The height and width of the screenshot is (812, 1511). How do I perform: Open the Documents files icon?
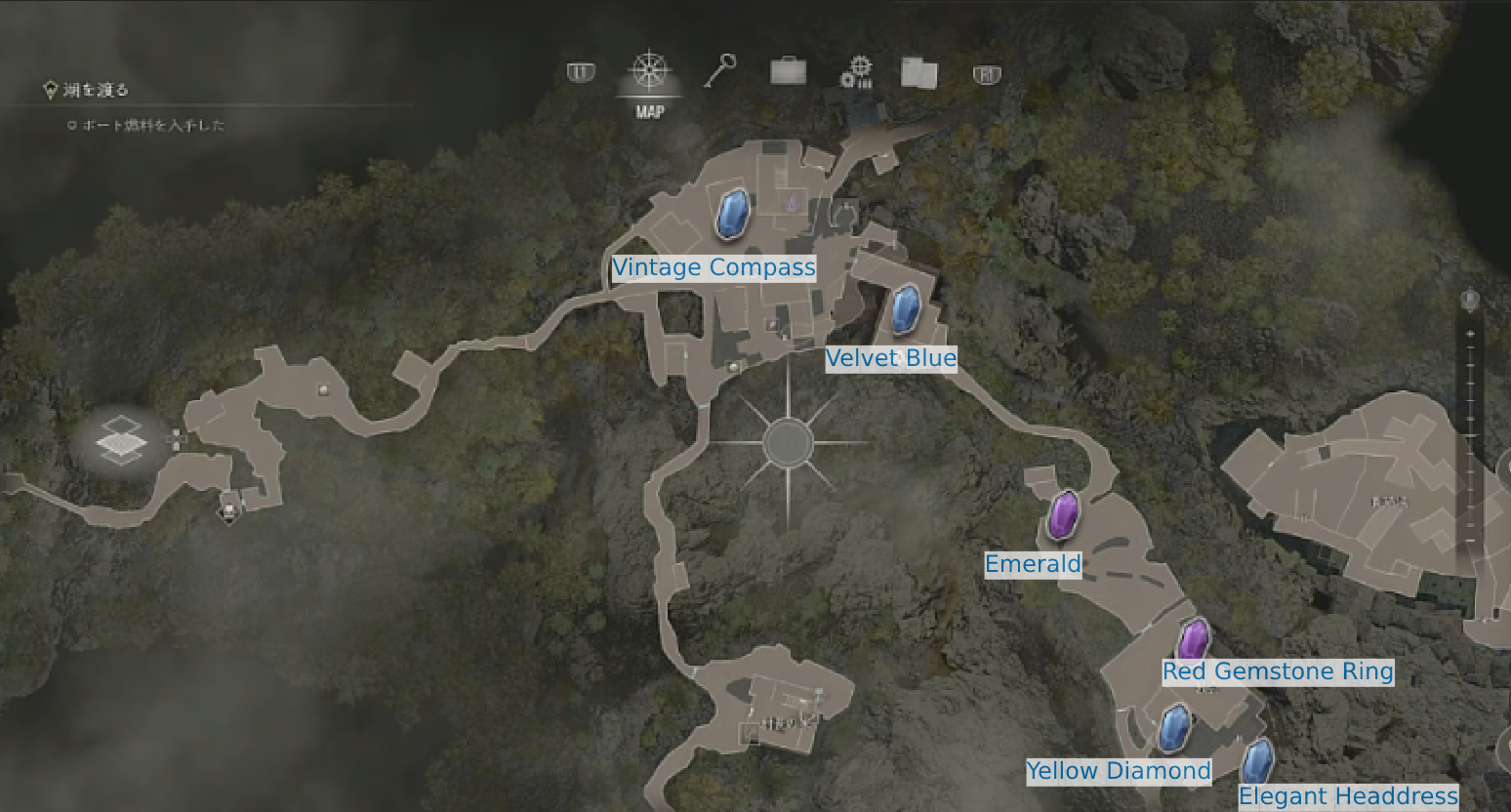917,72
